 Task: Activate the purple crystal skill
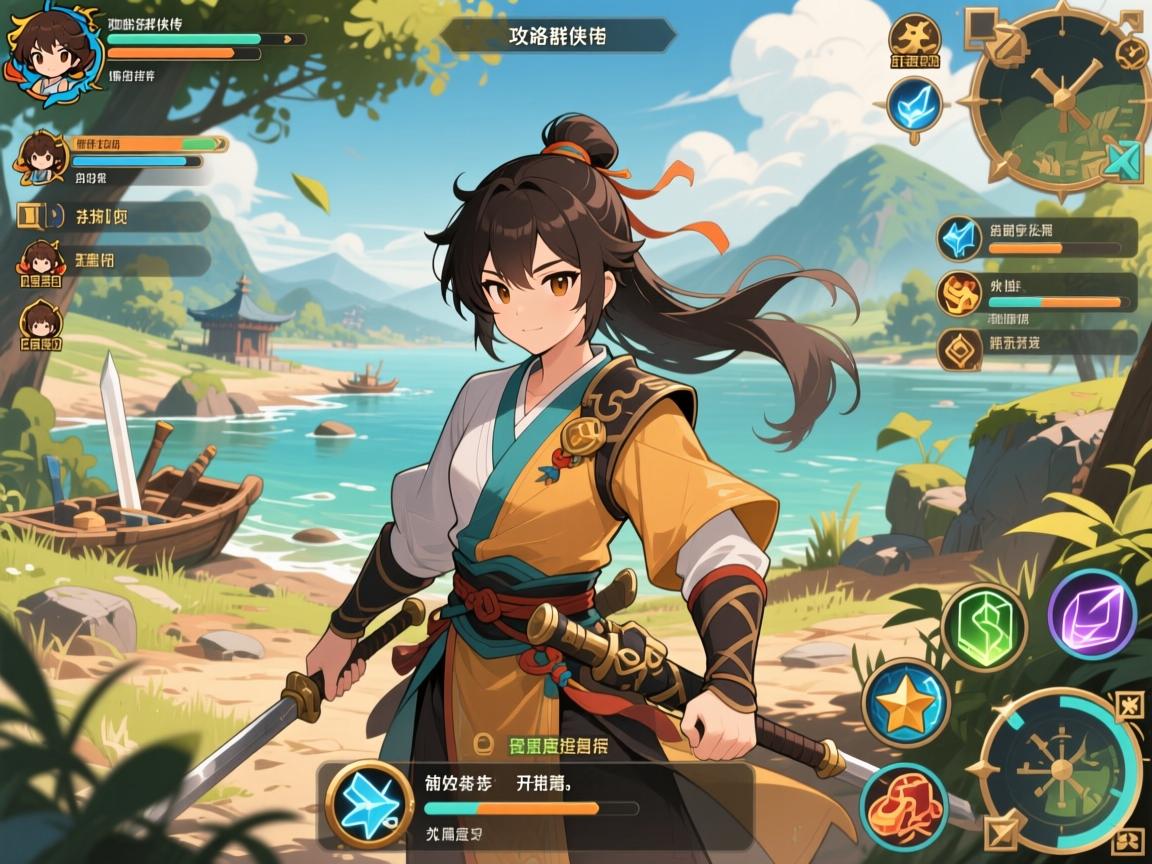click(1091, 613)
